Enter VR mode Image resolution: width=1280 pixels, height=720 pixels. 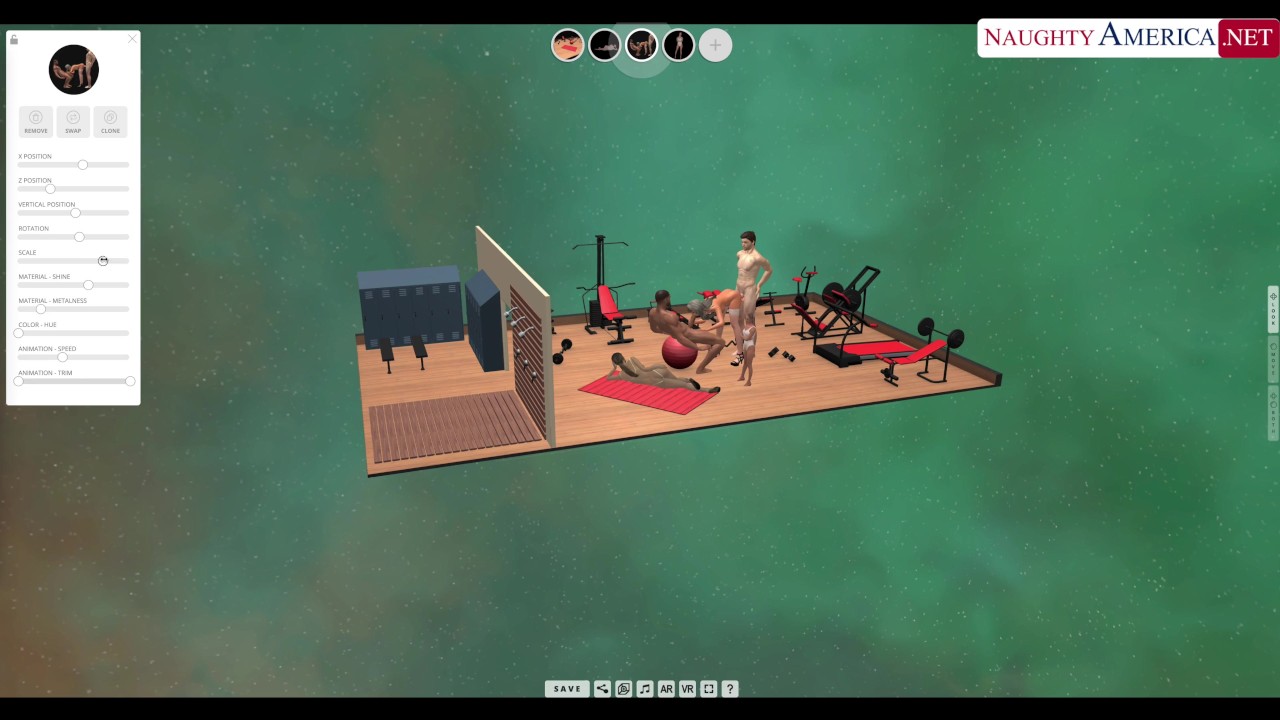[687, 689]
